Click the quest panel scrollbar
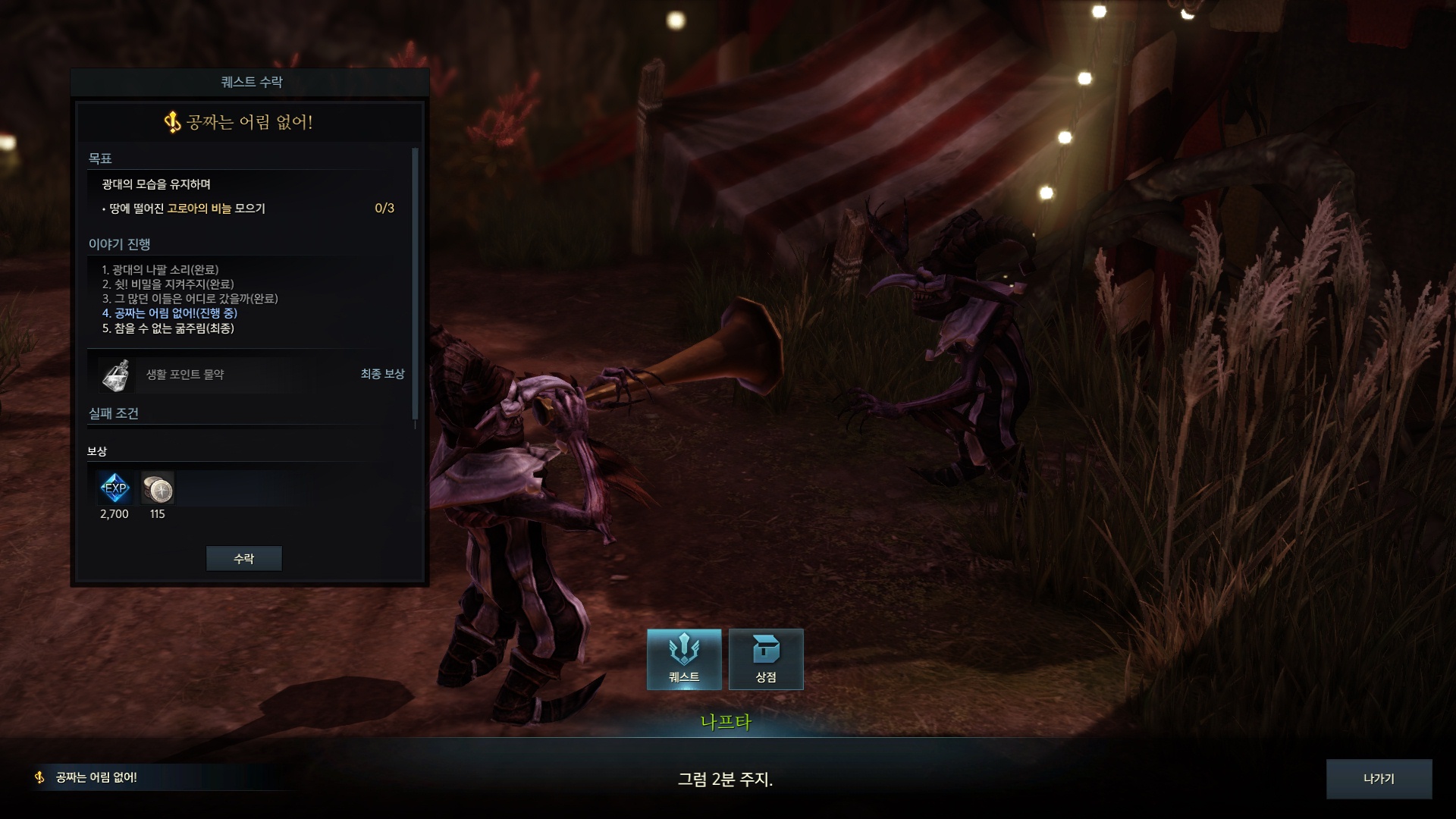Image resolution: width=1456 pixels, height=819 pixels. click(x=415, y=283)
